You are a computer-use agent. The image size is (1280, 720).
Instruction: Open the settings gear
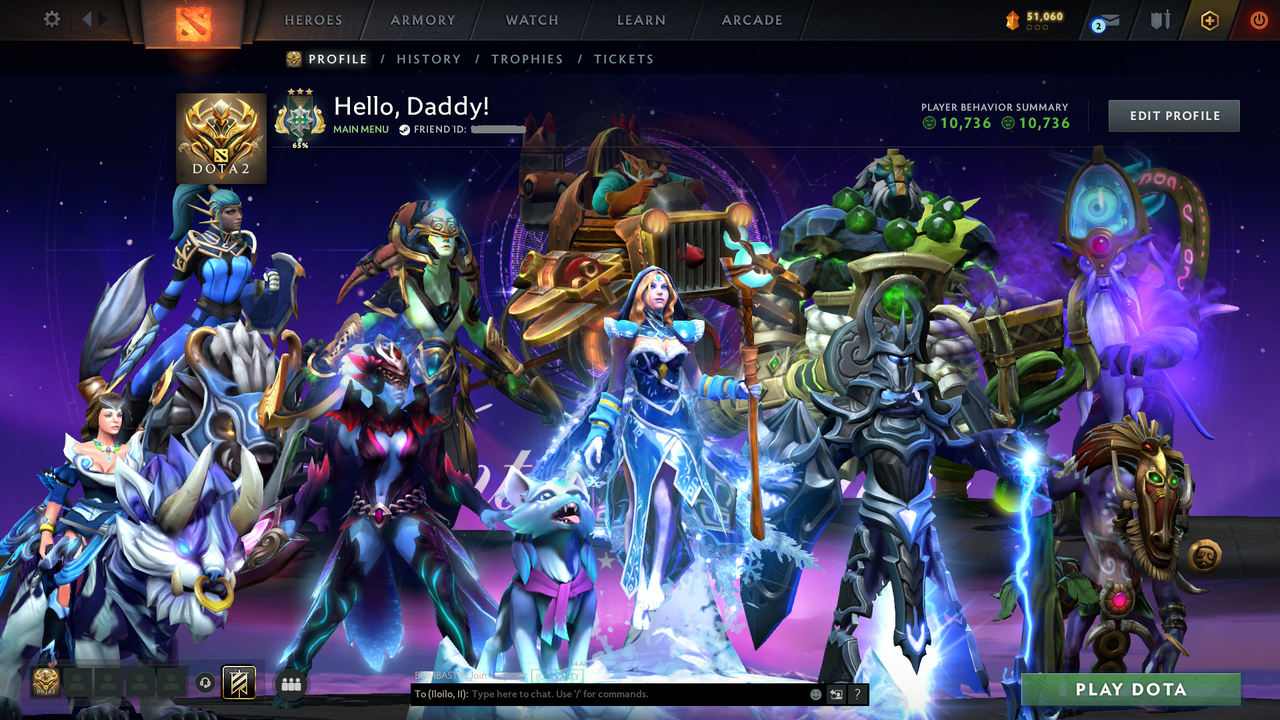50,18
